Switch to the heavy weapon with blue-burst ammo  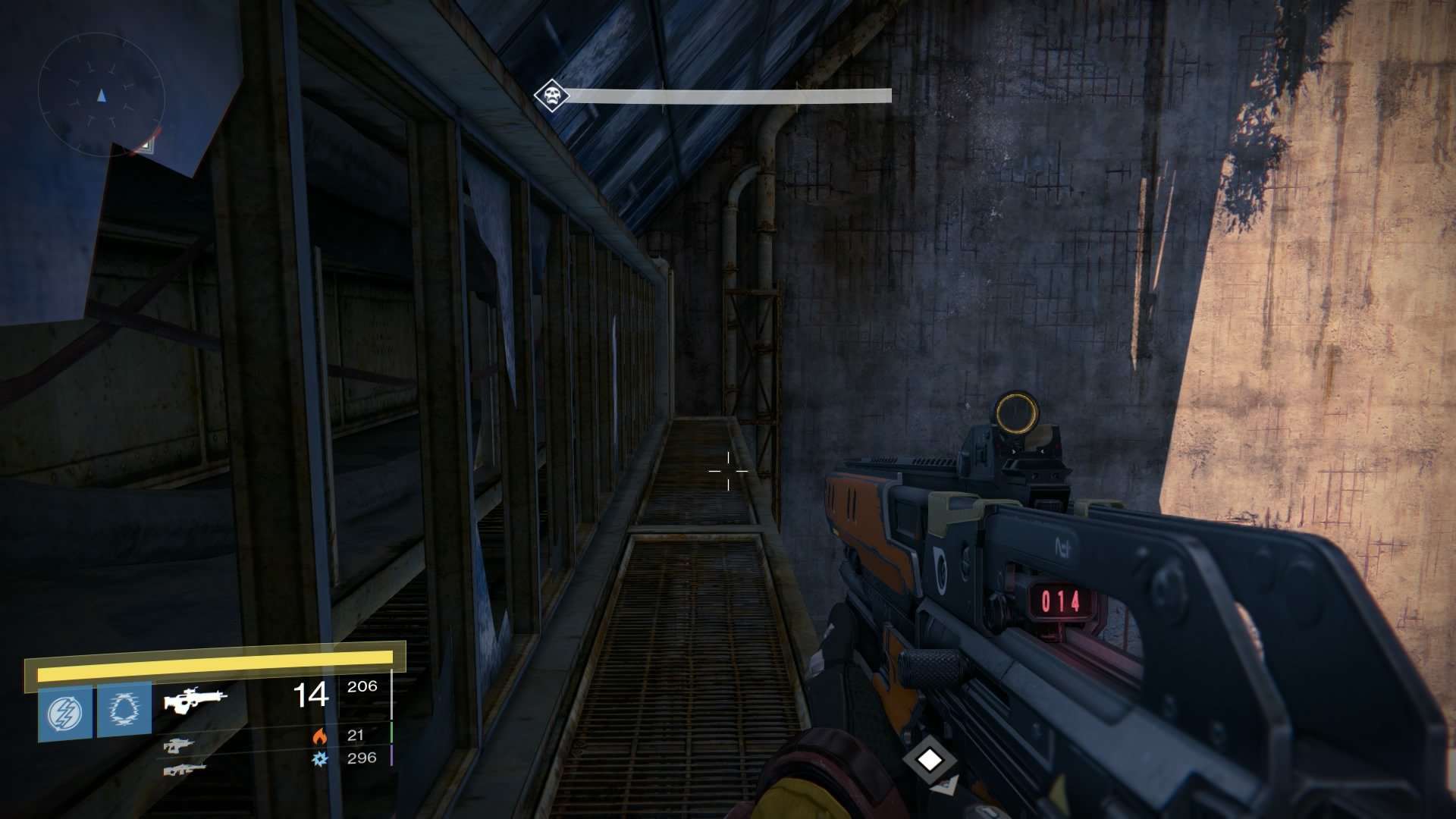(x=184, y=769)
